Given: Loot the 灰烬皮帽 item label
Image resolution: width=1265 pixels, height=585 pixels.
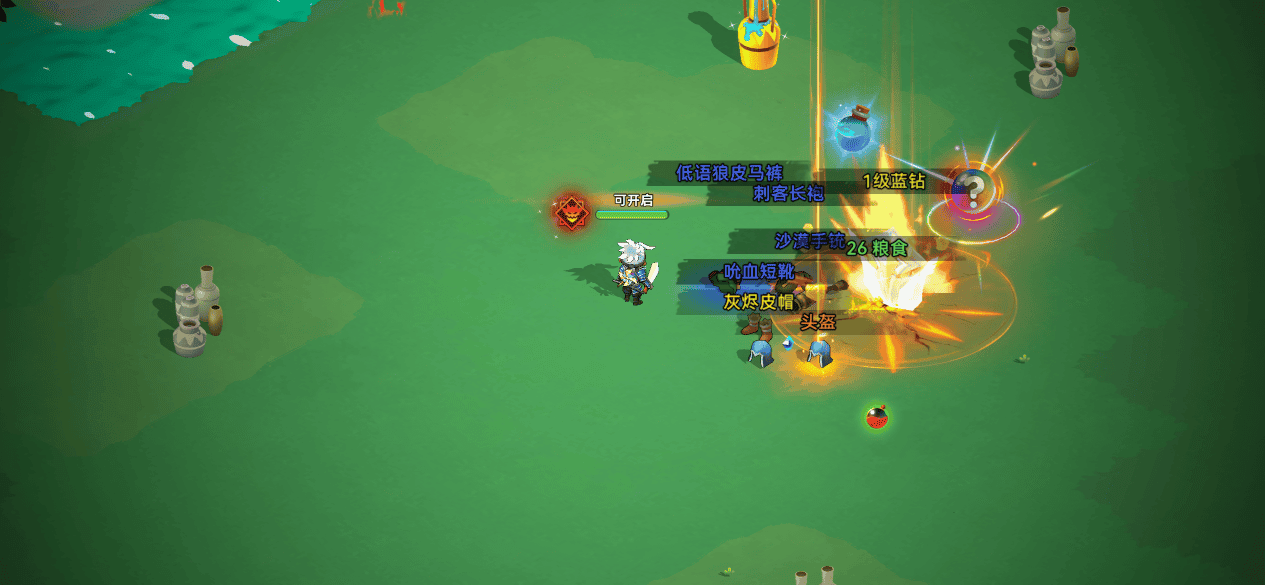Looking at the screenshot, I should [x=758, y=301].
